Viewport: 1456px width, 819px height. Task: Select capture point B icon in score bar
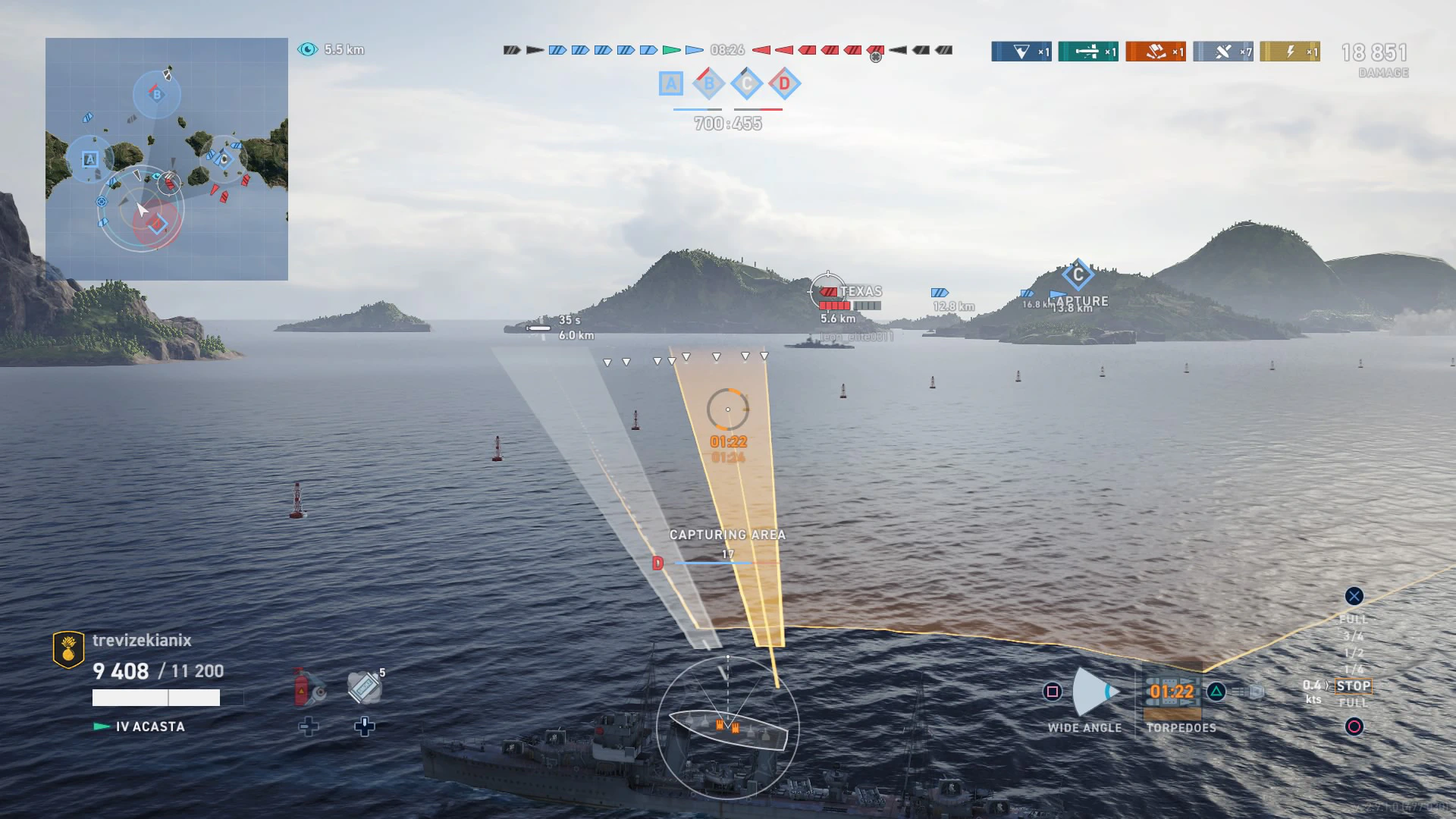[x=709, y=83]
